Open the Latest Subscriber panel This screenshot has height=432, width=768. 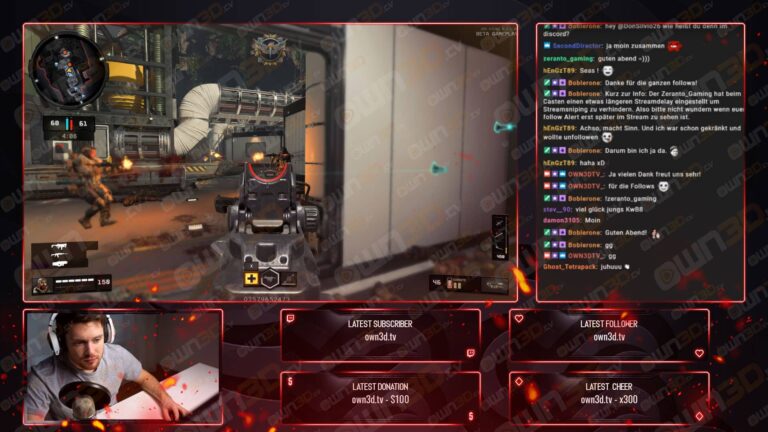[x=380, y=335]
